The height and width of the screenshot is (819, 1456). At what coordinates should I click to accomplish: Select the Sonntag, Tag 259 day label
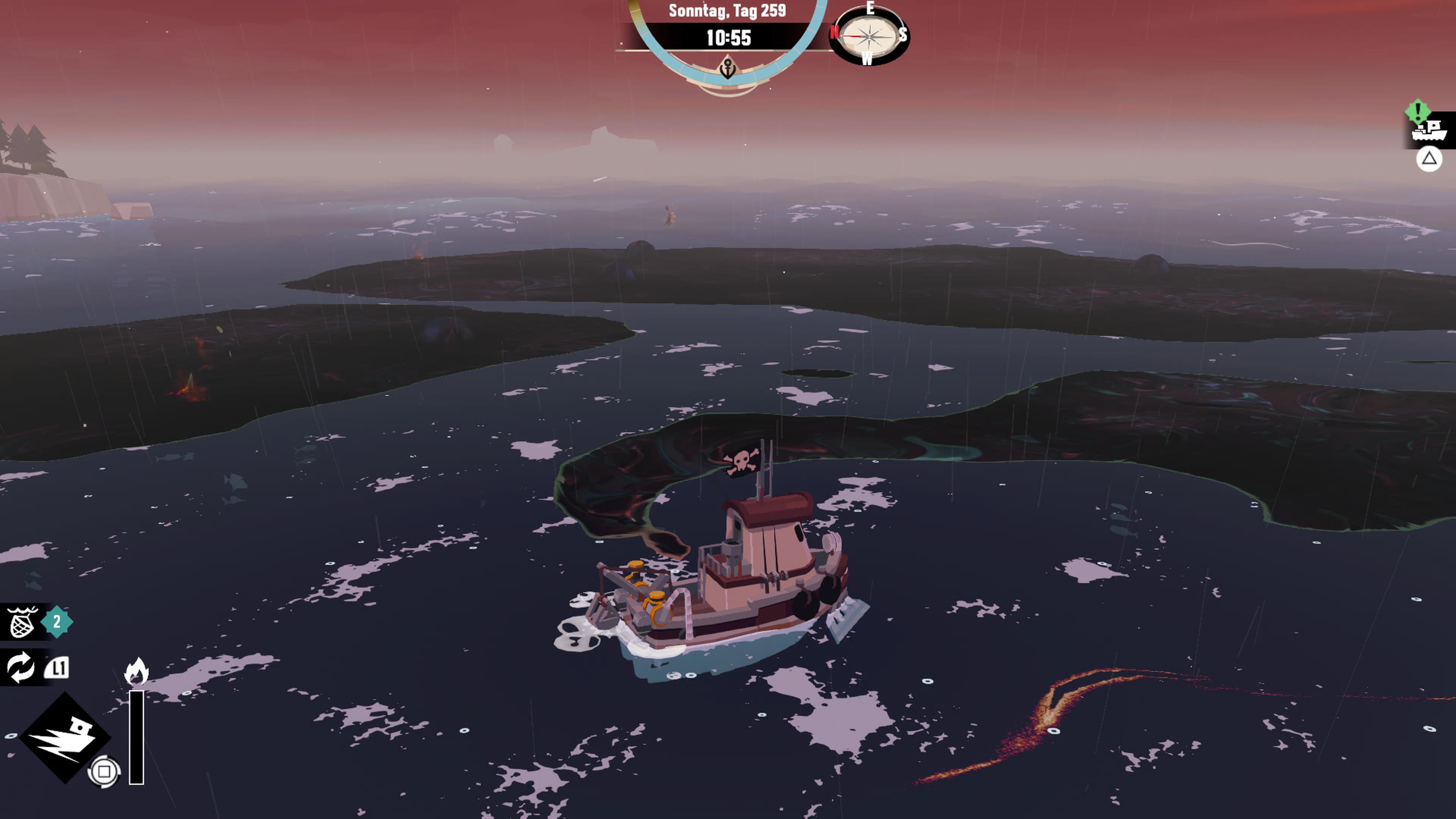tap(727, 11)
